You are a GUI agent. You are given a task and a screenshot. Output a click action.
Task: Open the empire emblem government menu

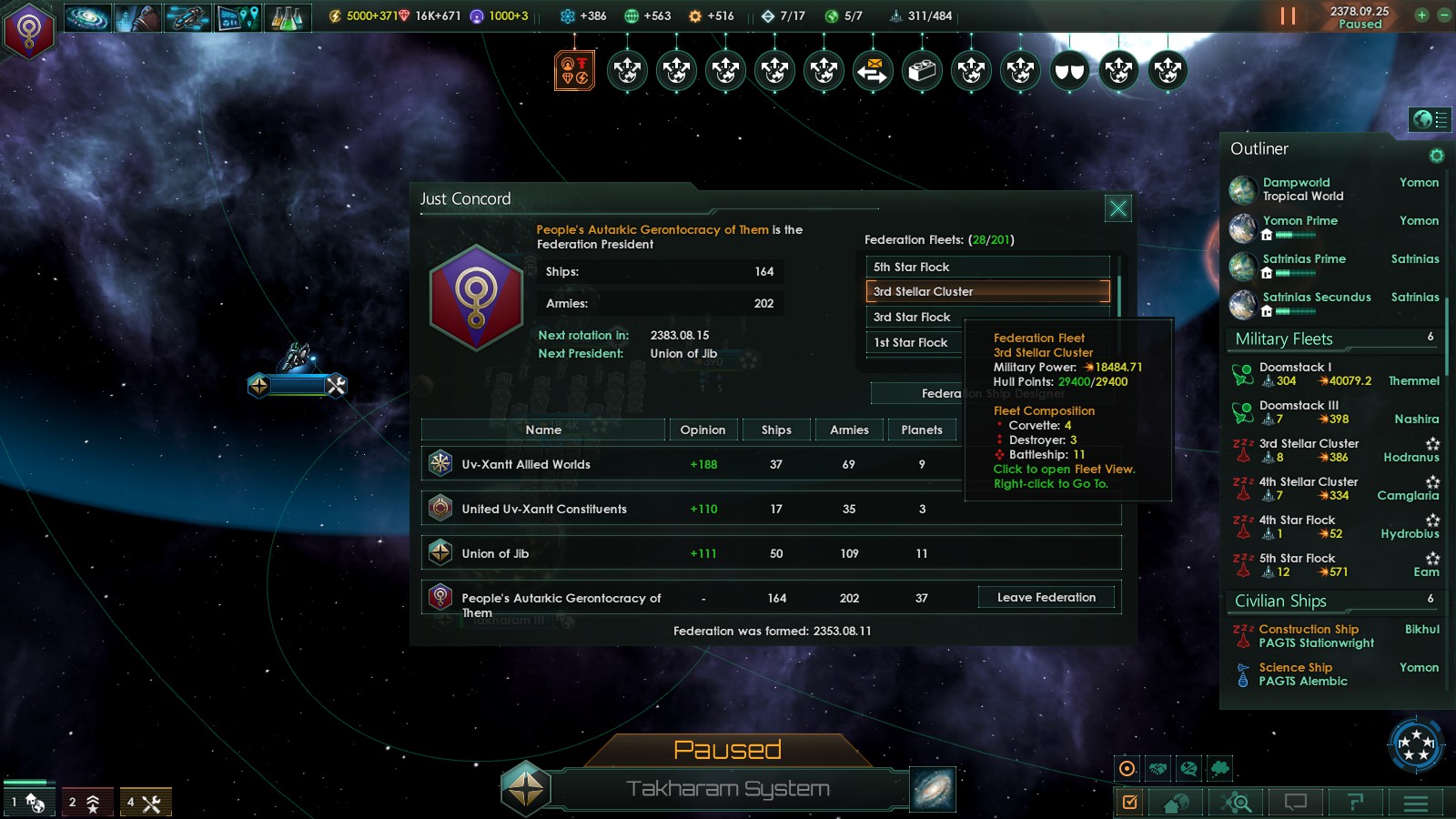(29, 32)
